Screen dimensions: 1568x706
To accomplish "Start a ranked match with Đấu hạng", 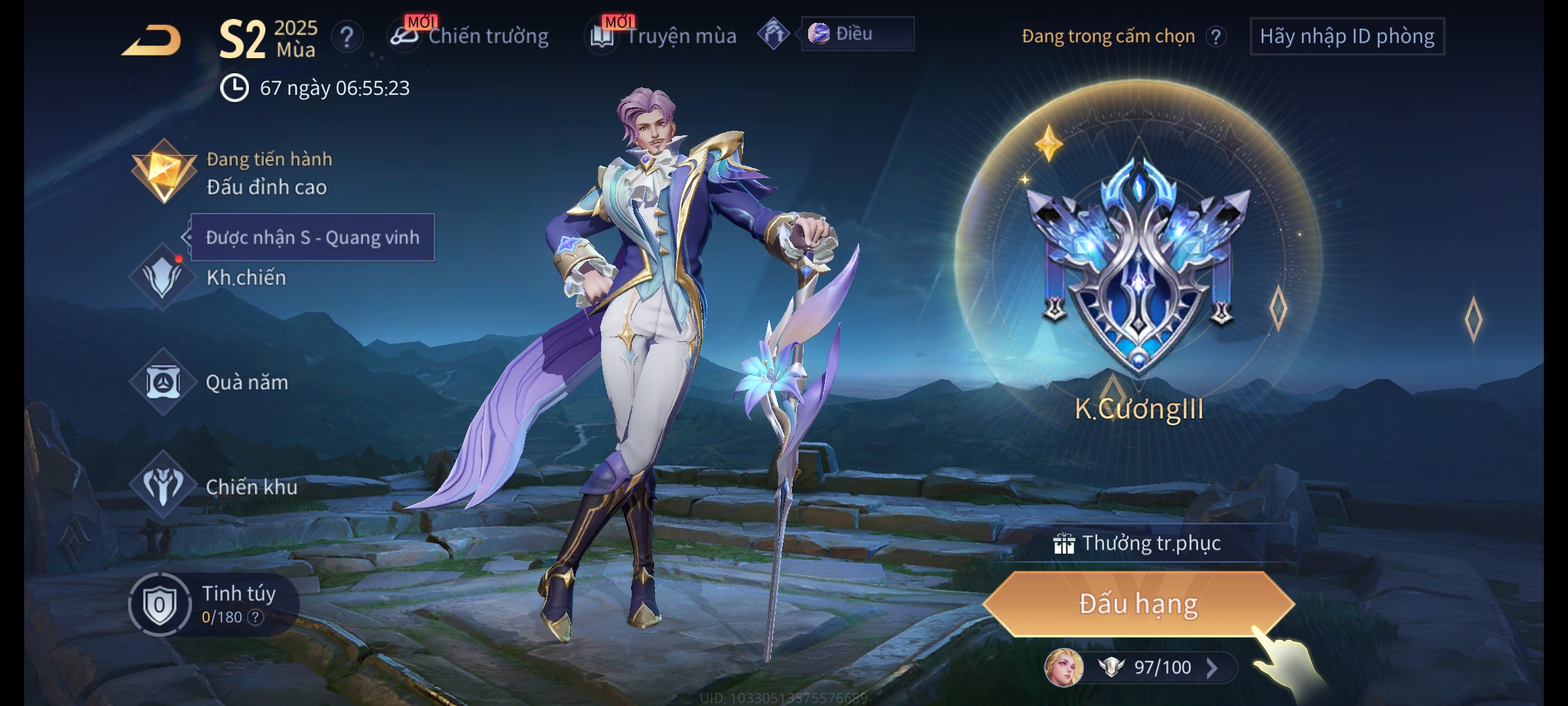I will point(1138,603).
